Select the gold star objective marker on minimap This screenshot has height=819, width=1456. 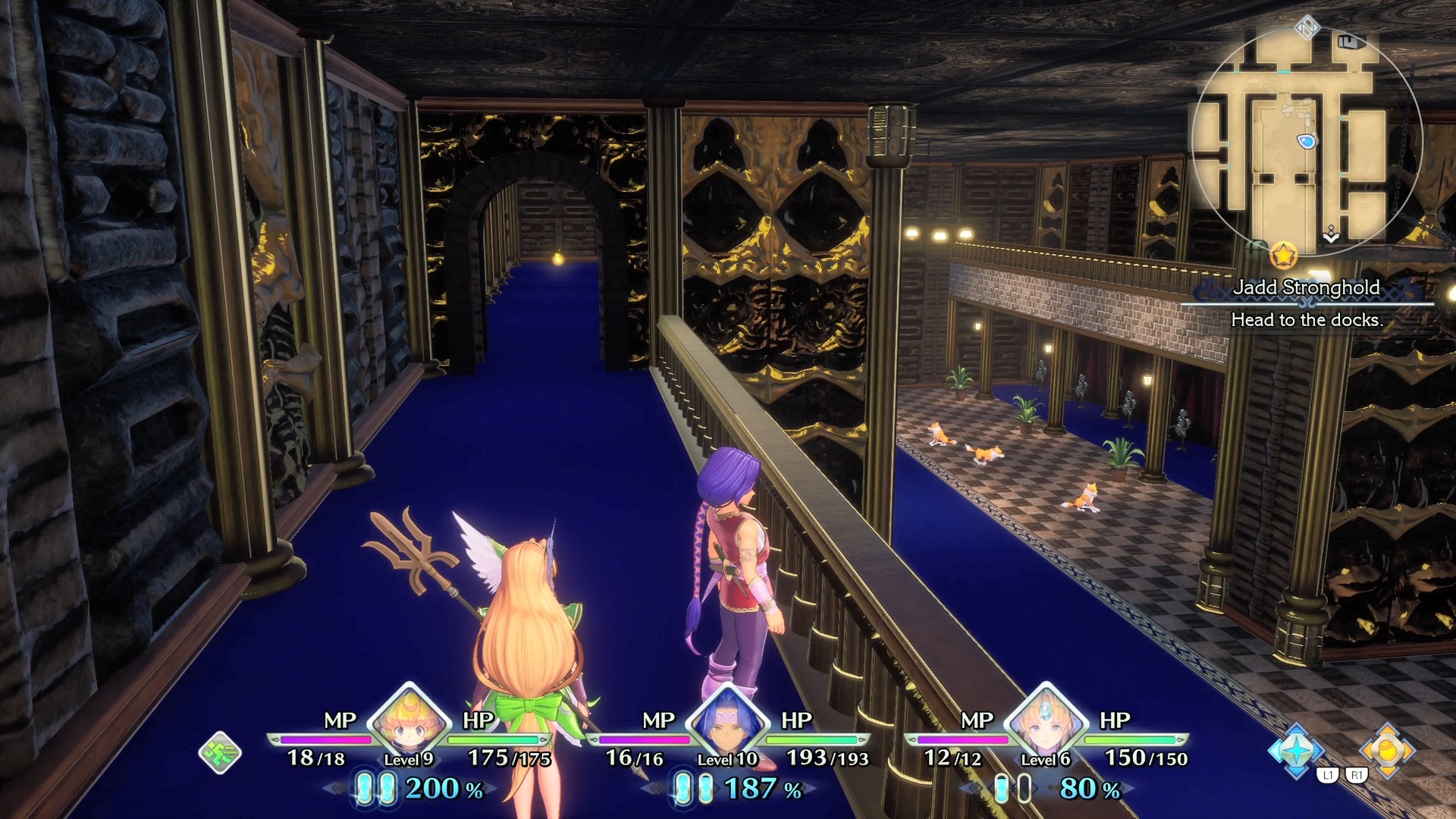point(1283,256)
